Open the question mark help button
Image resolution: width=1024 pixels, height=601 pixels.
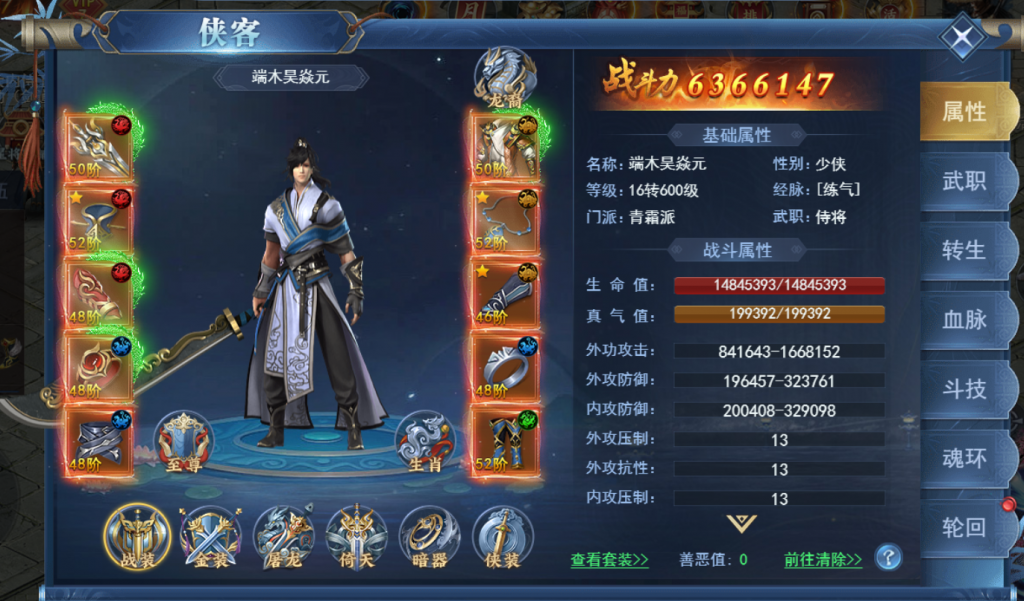click(x=888, y=558)
